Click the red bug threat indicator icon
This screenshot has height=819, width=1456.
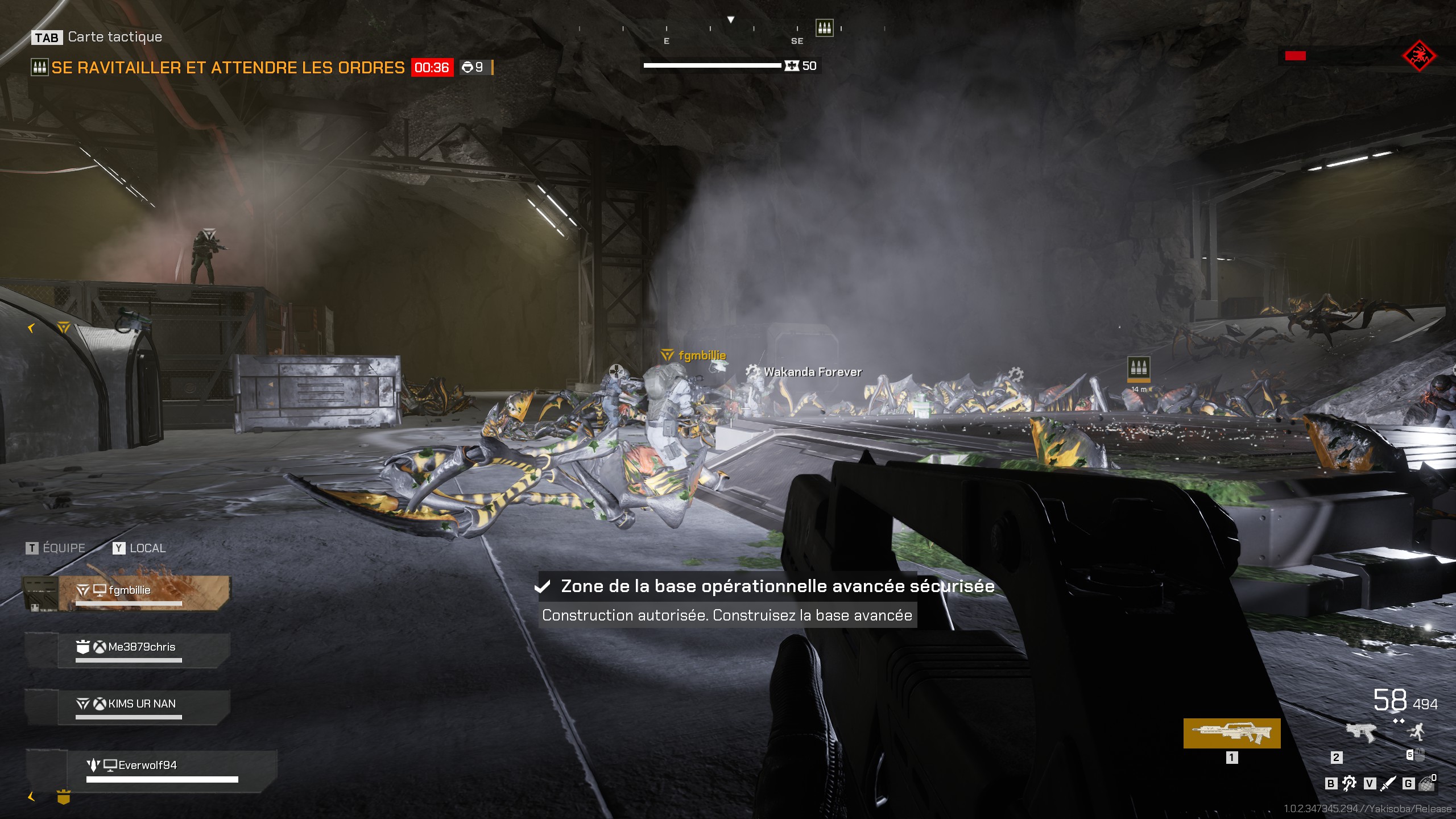pos(1419,56)
